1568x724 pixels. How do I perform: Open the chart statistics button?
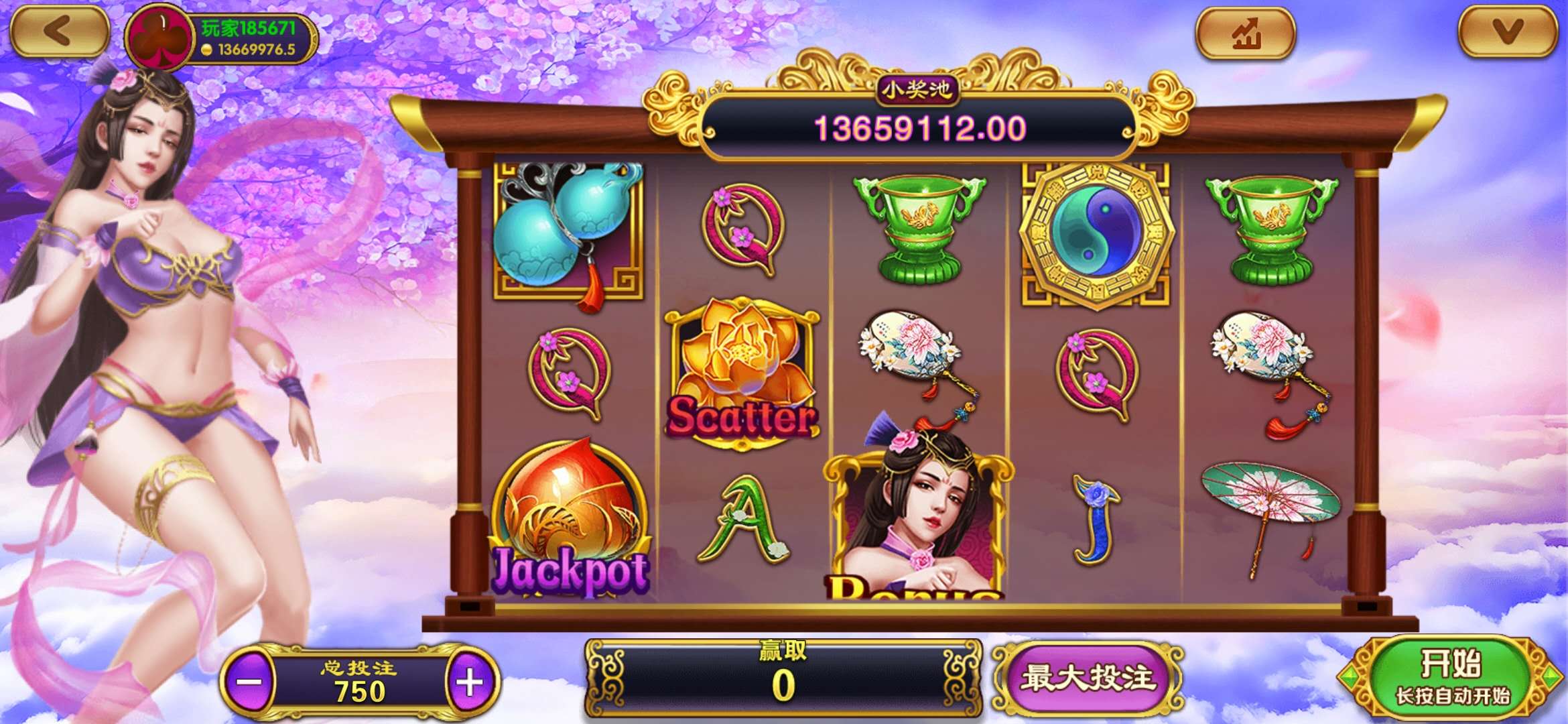pyautogui.click(x=1246, y=33)
